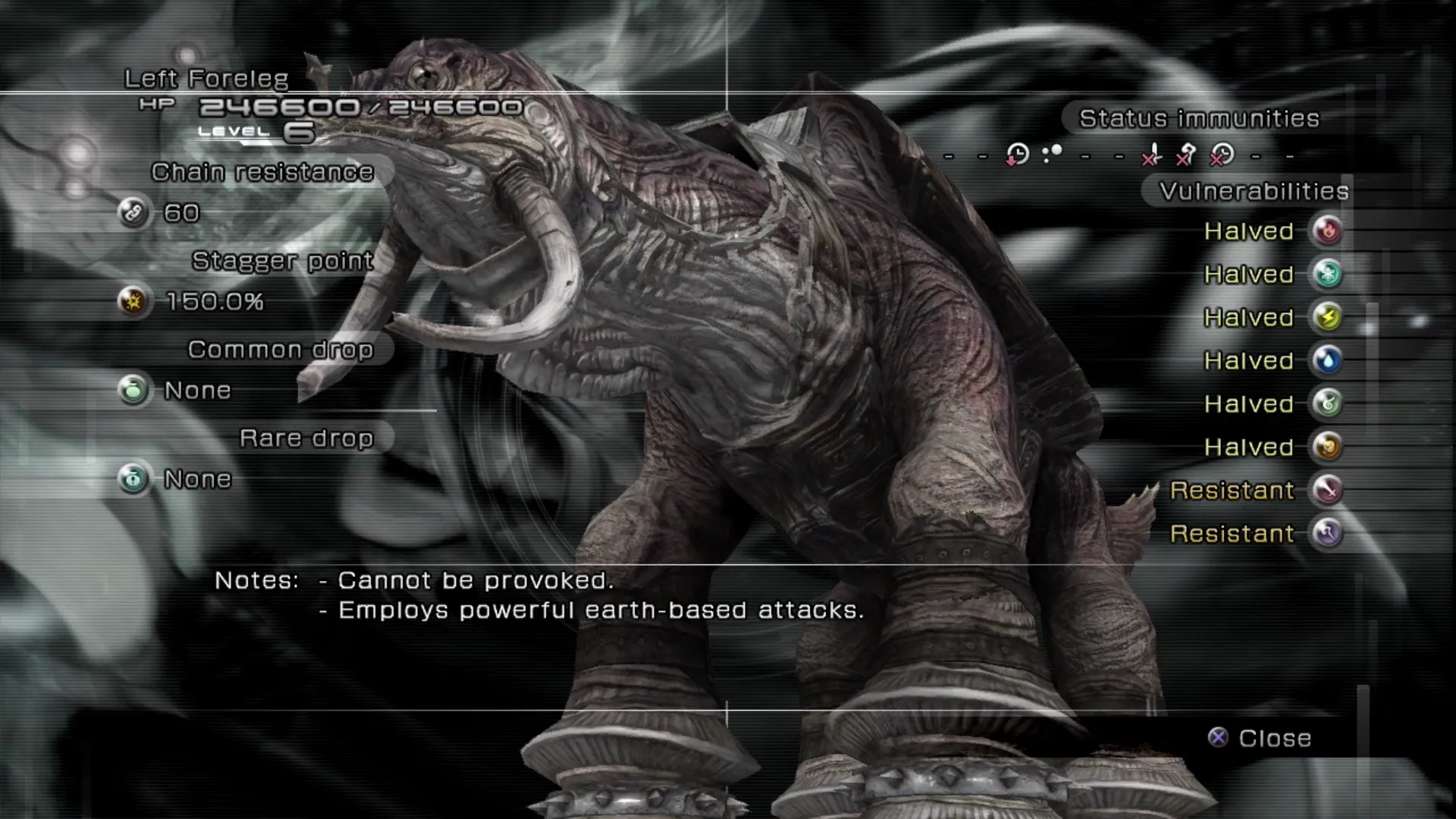1456x819 pixels.
Task: Click the stagger point star icon
Action: 133,301
